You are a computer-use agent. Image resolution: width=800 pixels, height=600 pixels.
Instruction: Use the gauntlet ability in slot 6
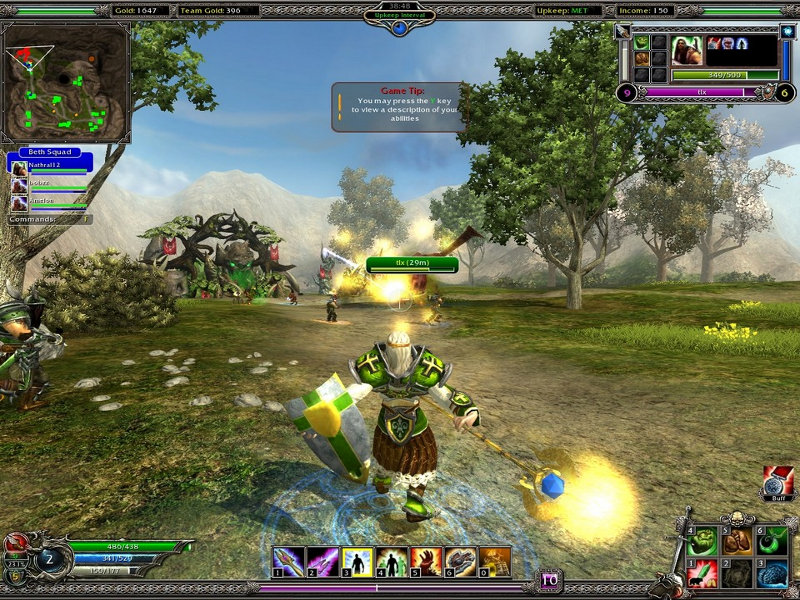point(460,561)
